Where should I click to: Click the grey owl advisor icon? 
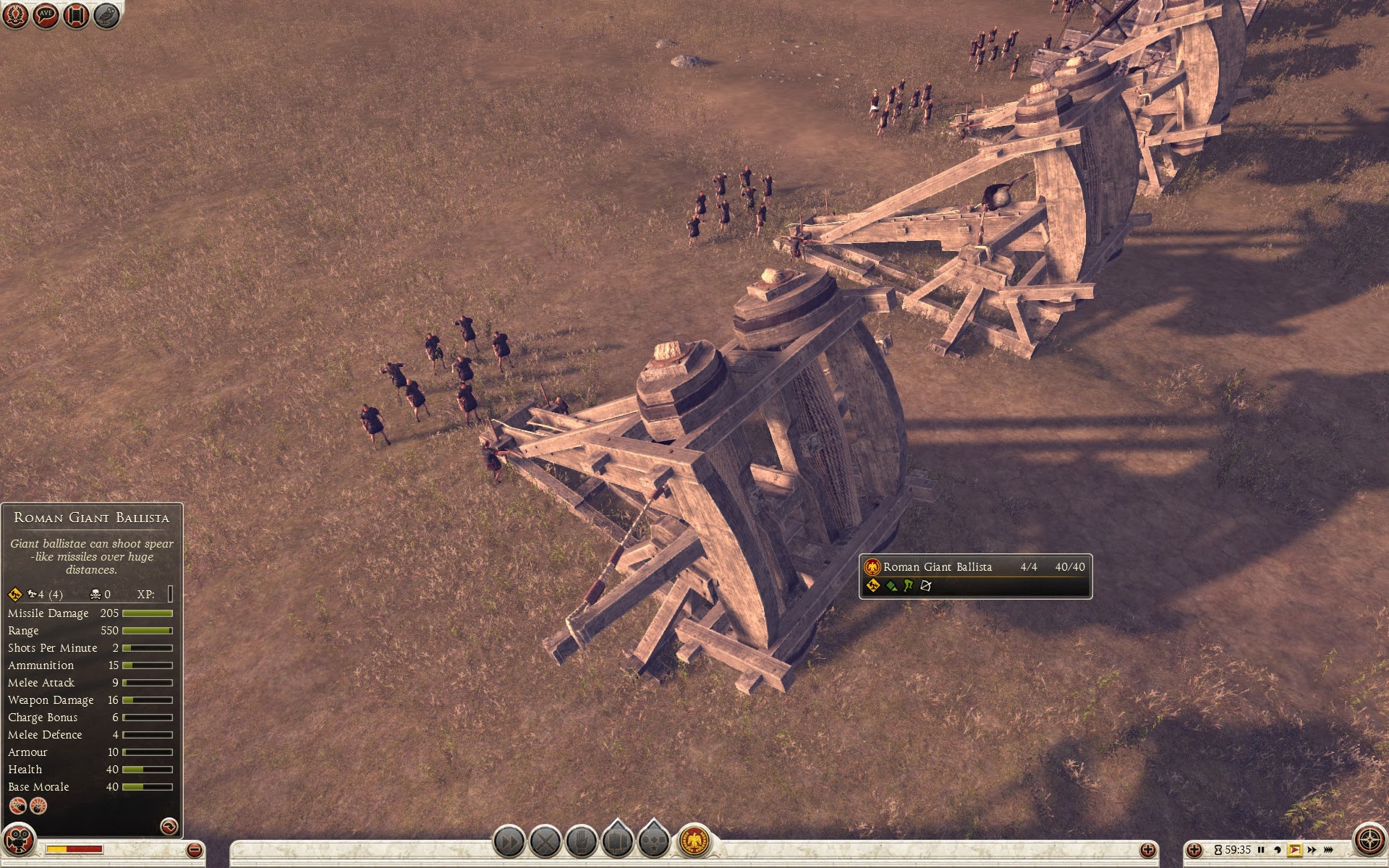click(x=106, y=15)
